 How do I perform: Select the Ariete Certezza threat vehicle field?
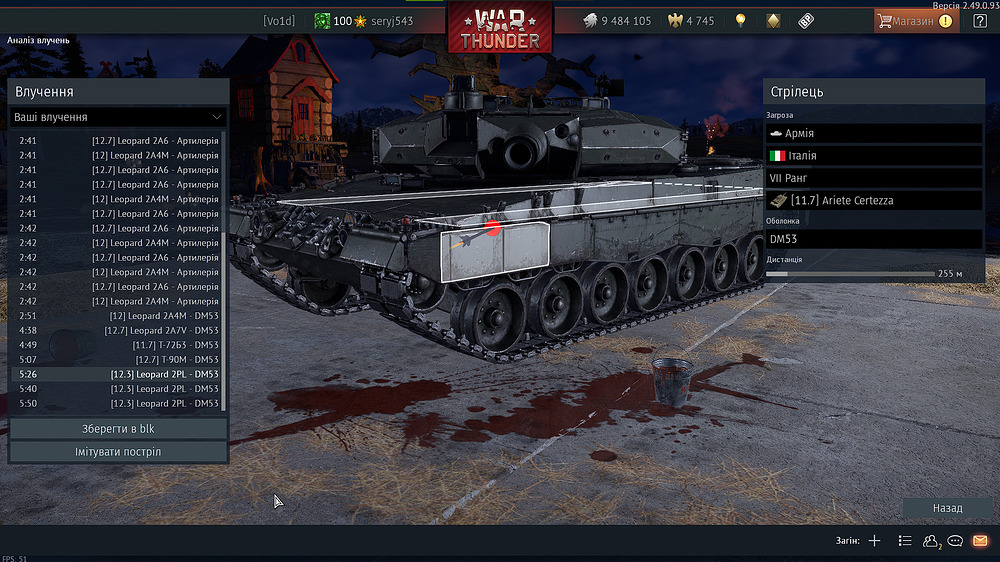point(874,200)
